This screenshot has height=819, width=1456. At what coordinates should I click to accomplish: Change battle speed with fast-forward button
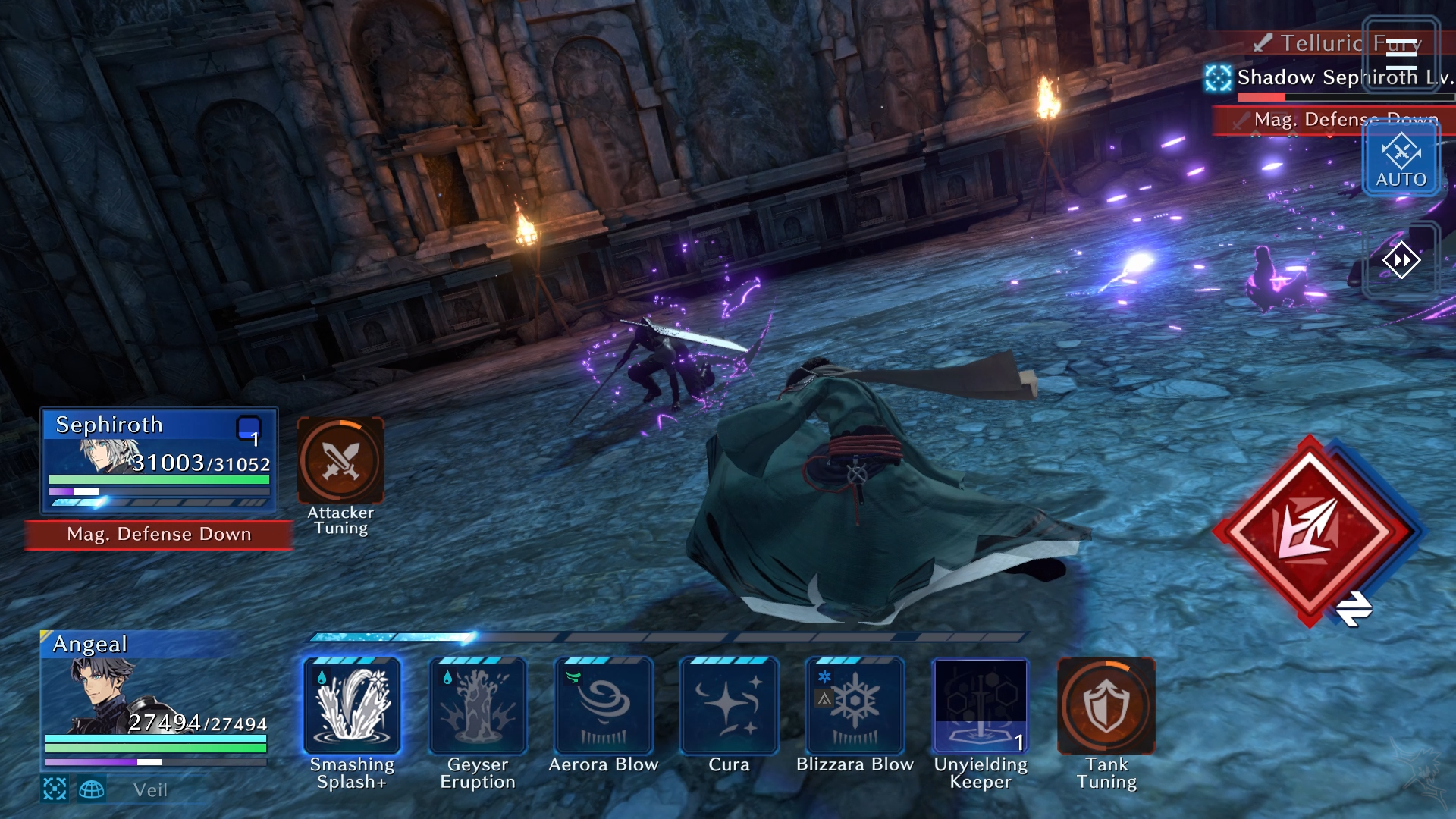click(x=1401, y=261)
